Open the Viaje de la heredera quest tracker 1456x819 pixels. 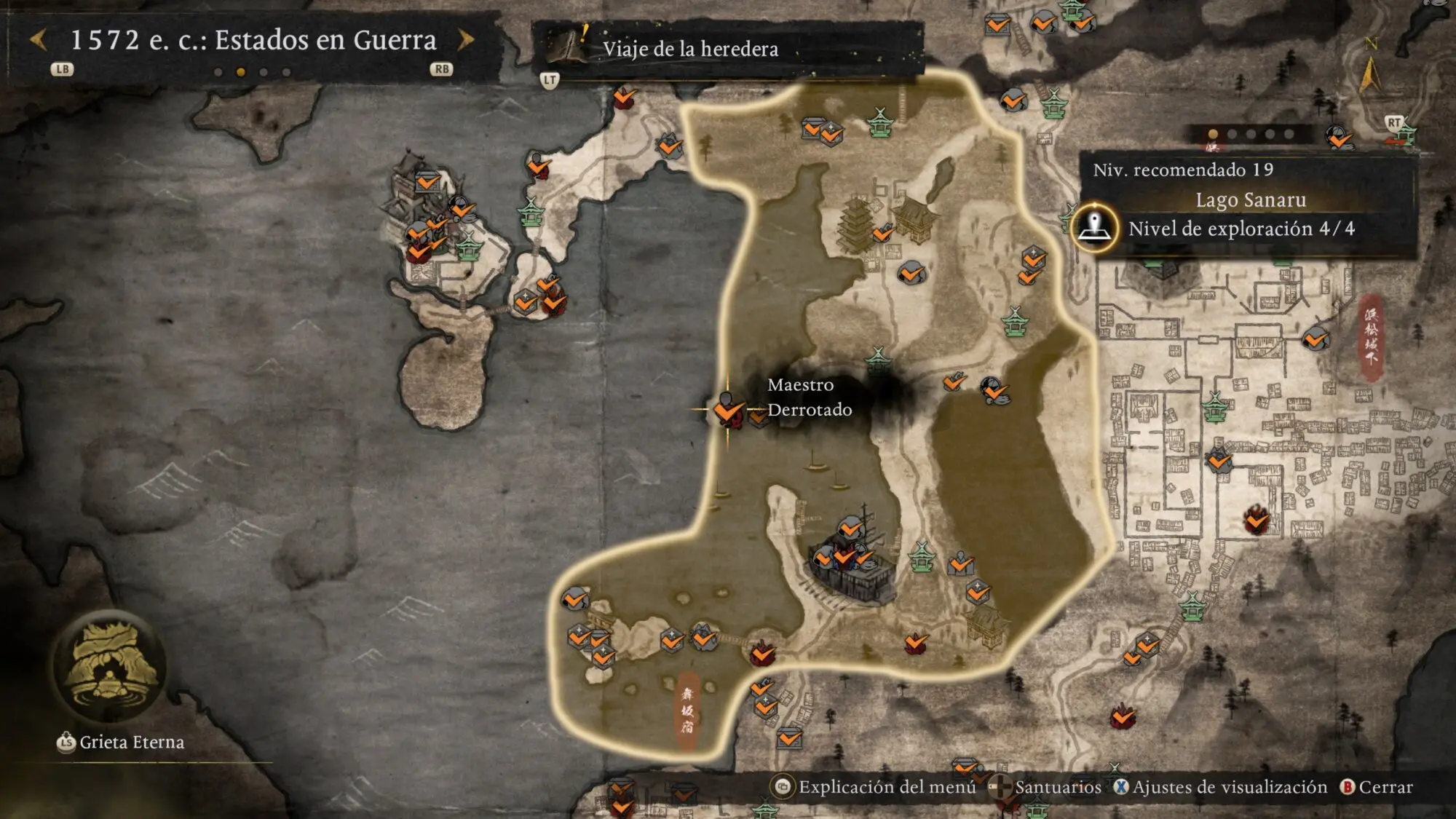click(689, 49)
